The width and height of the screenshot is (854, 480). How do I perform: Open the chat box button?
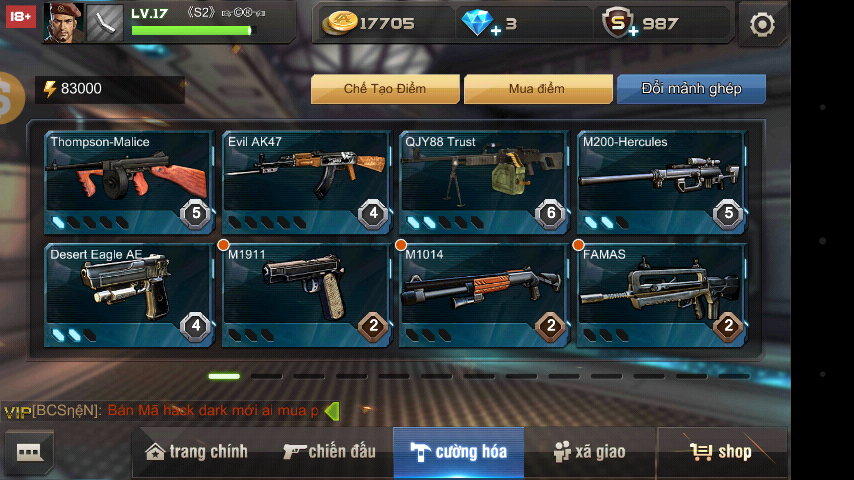pos(29,453)
